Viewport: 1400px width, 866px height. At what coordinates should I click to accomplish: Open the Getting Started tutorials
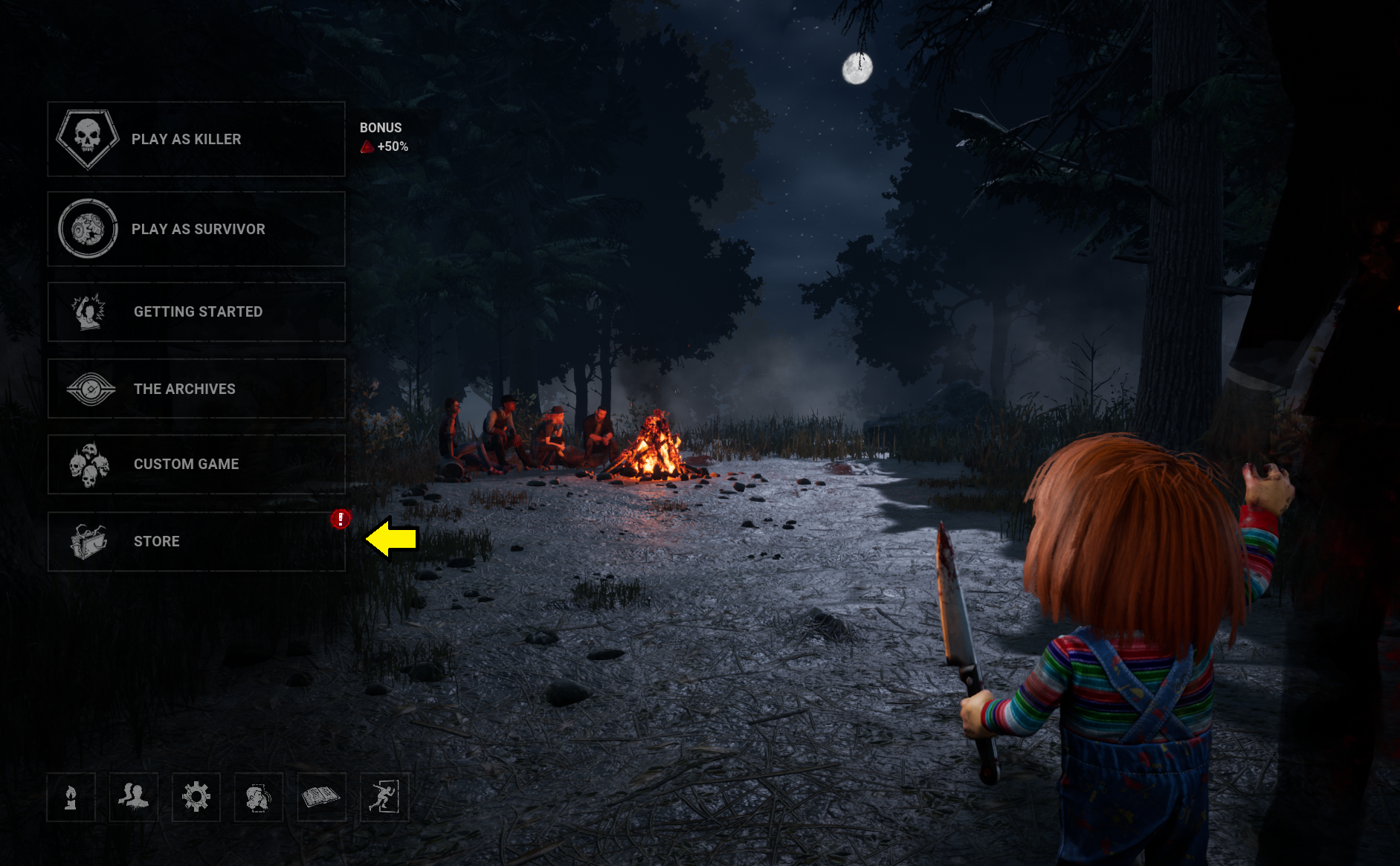point(196,312)
